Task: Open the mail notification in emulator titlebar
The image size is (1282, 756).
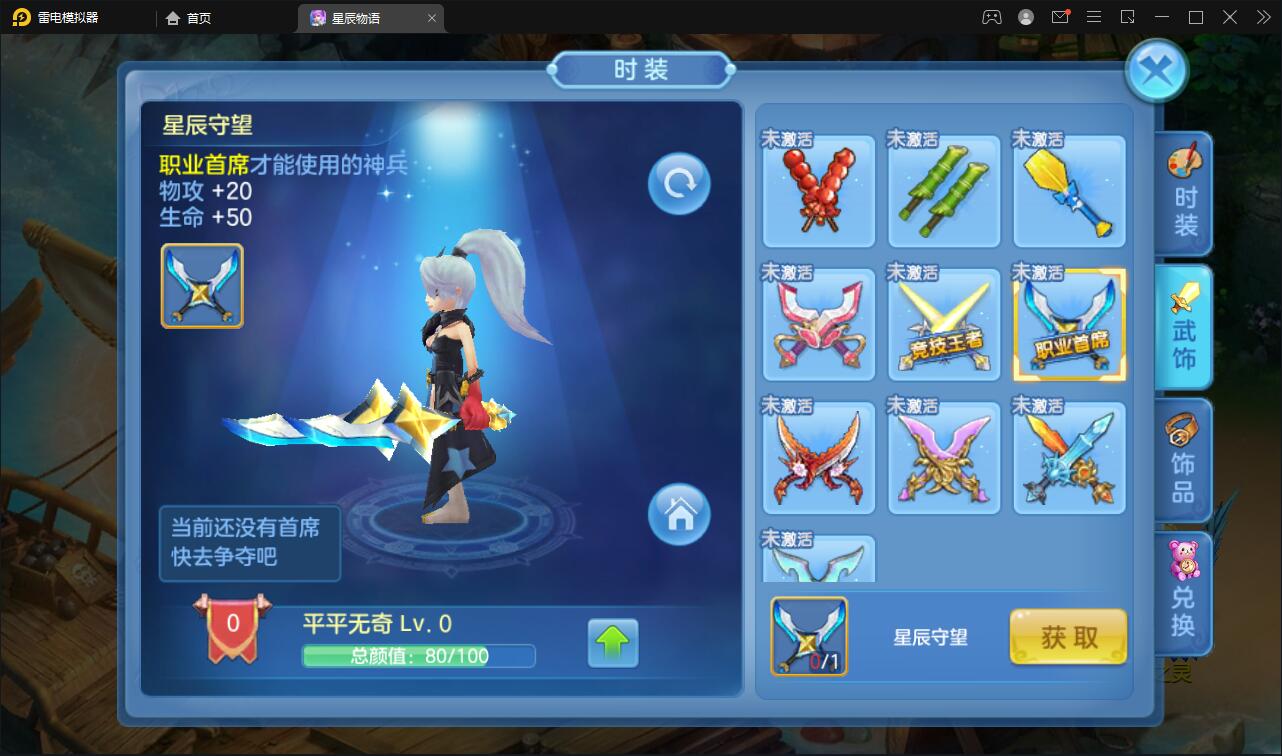Action: click(x=1061, y=16)
